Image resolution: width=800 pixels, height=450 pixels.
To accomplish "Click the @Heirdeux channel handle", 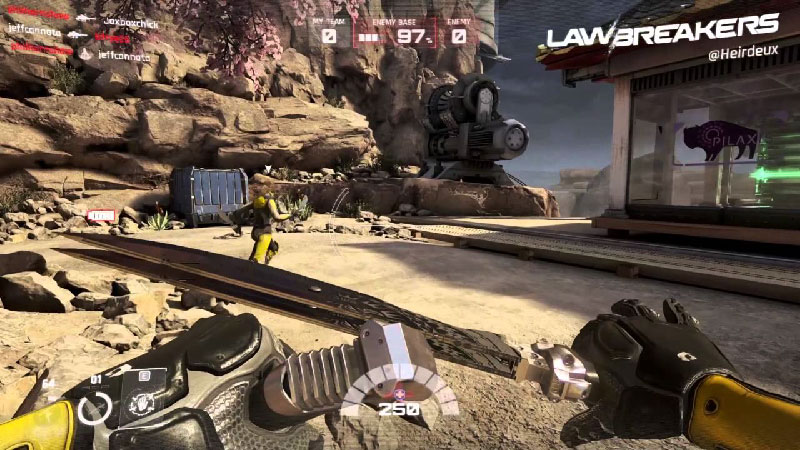I will pos(741,54).
